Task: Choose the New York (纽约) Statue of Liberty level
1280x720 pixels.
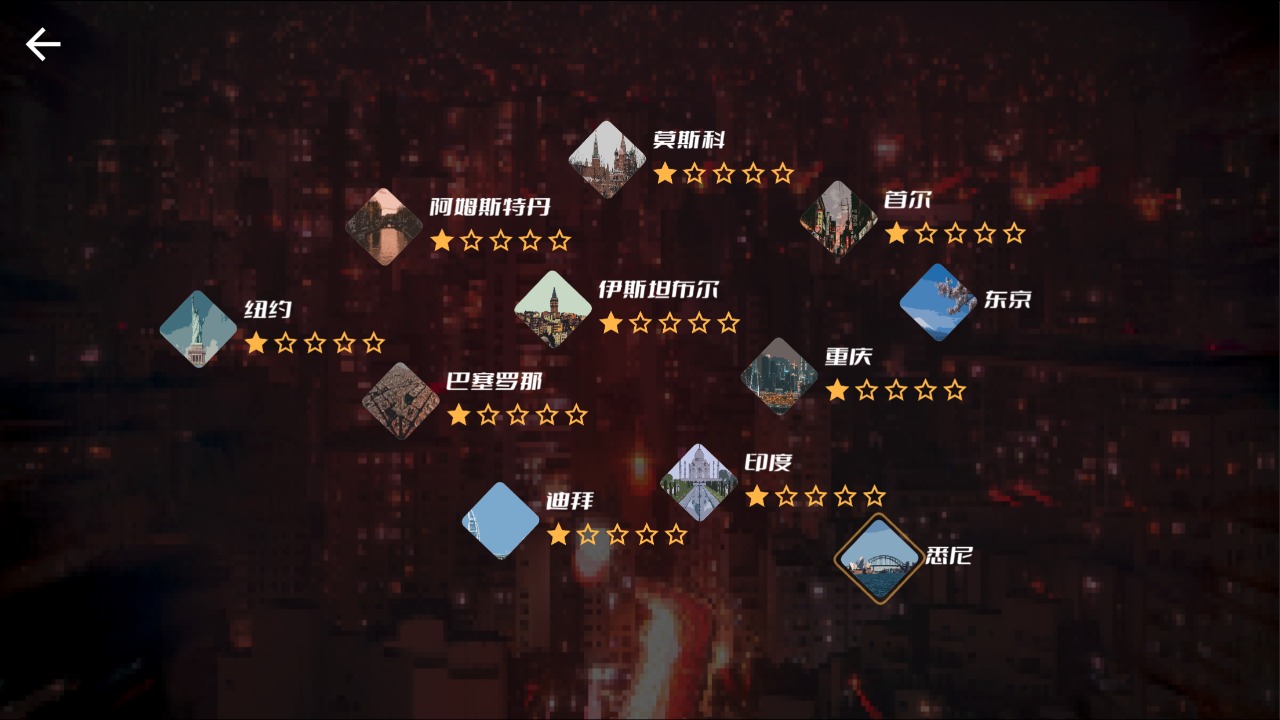Action: coord(198,329)
